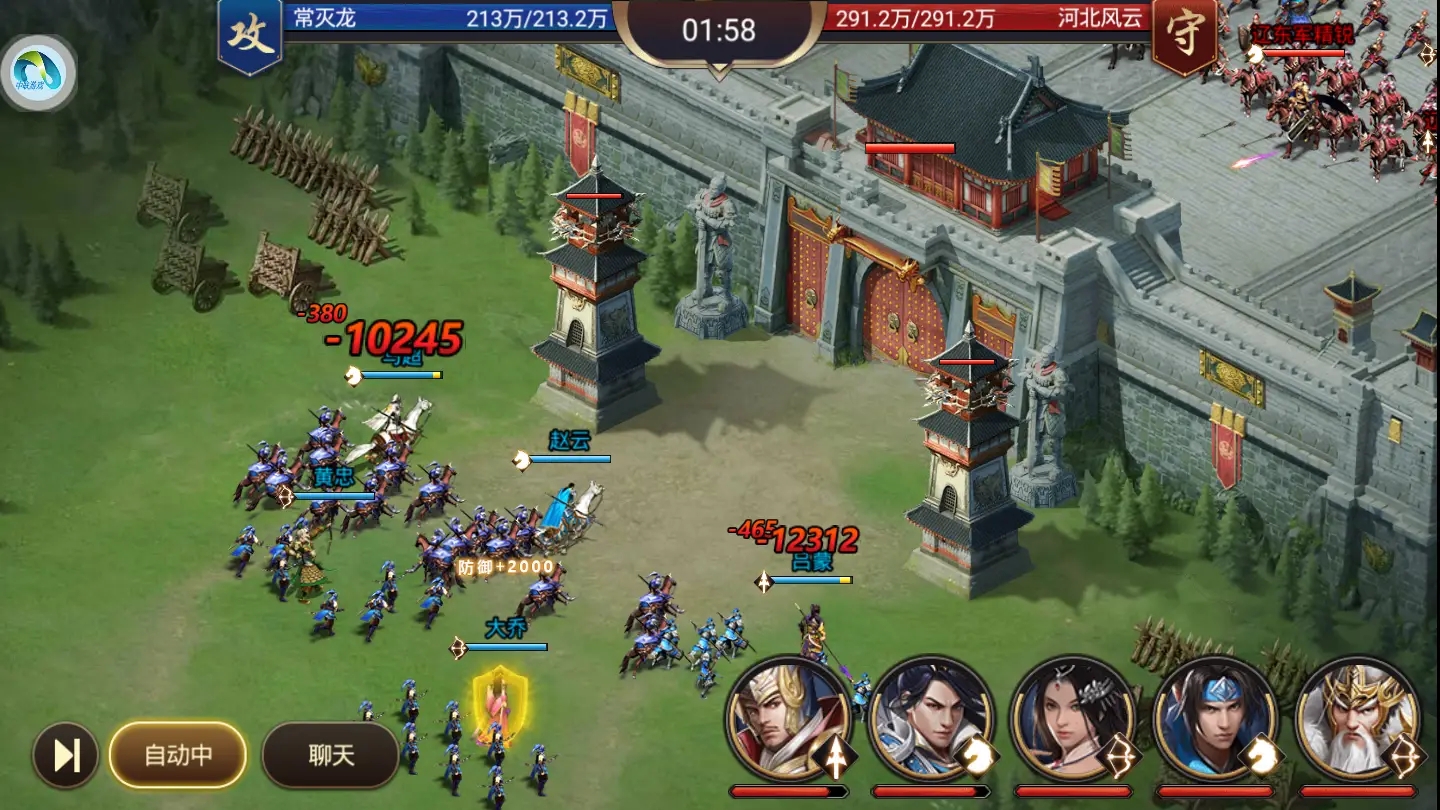Select the white-bearded hero portrait

[1357, 718]
